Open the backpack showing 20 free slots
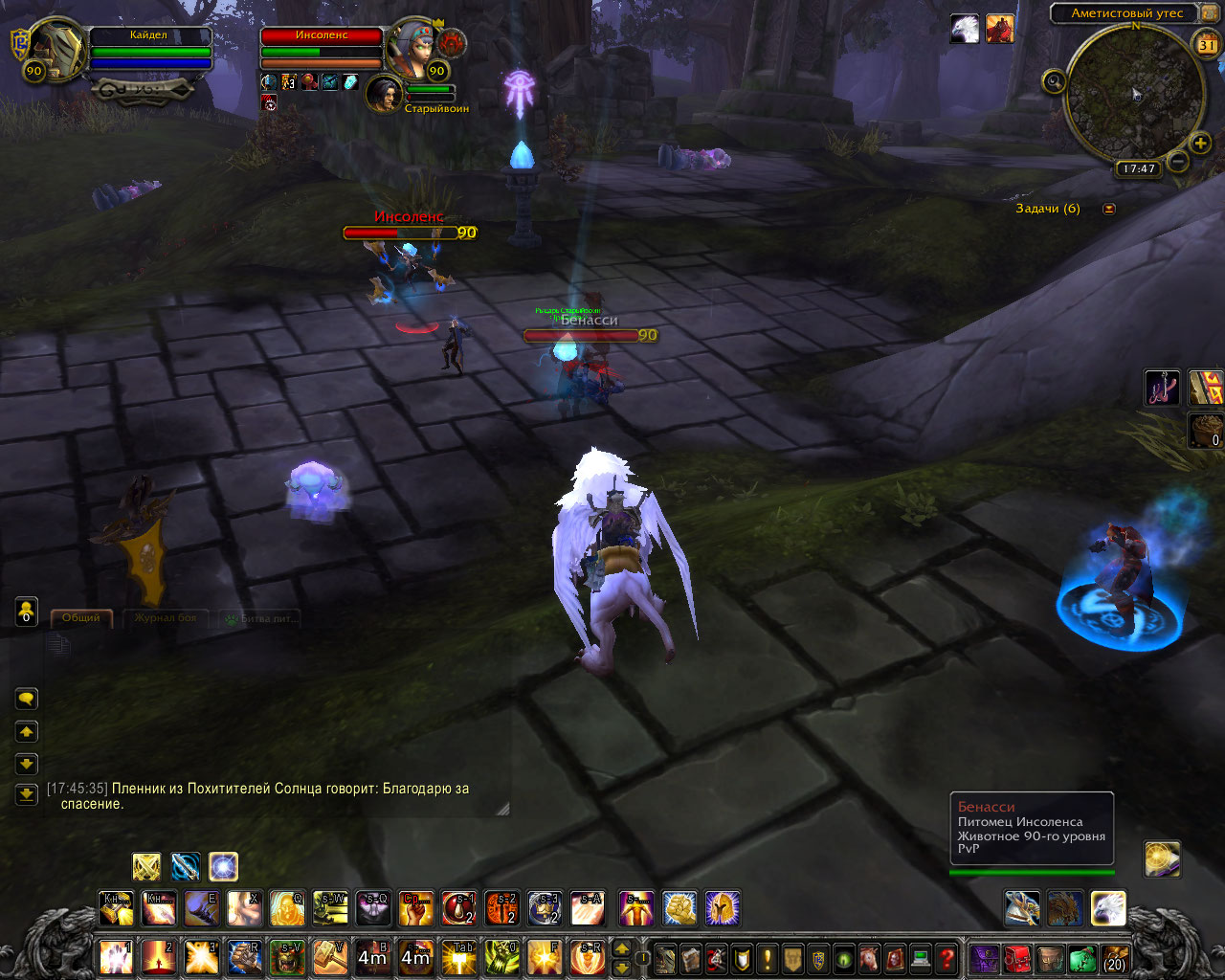Viewport: 1225px width, 980px height. (x=1114, y=957)
